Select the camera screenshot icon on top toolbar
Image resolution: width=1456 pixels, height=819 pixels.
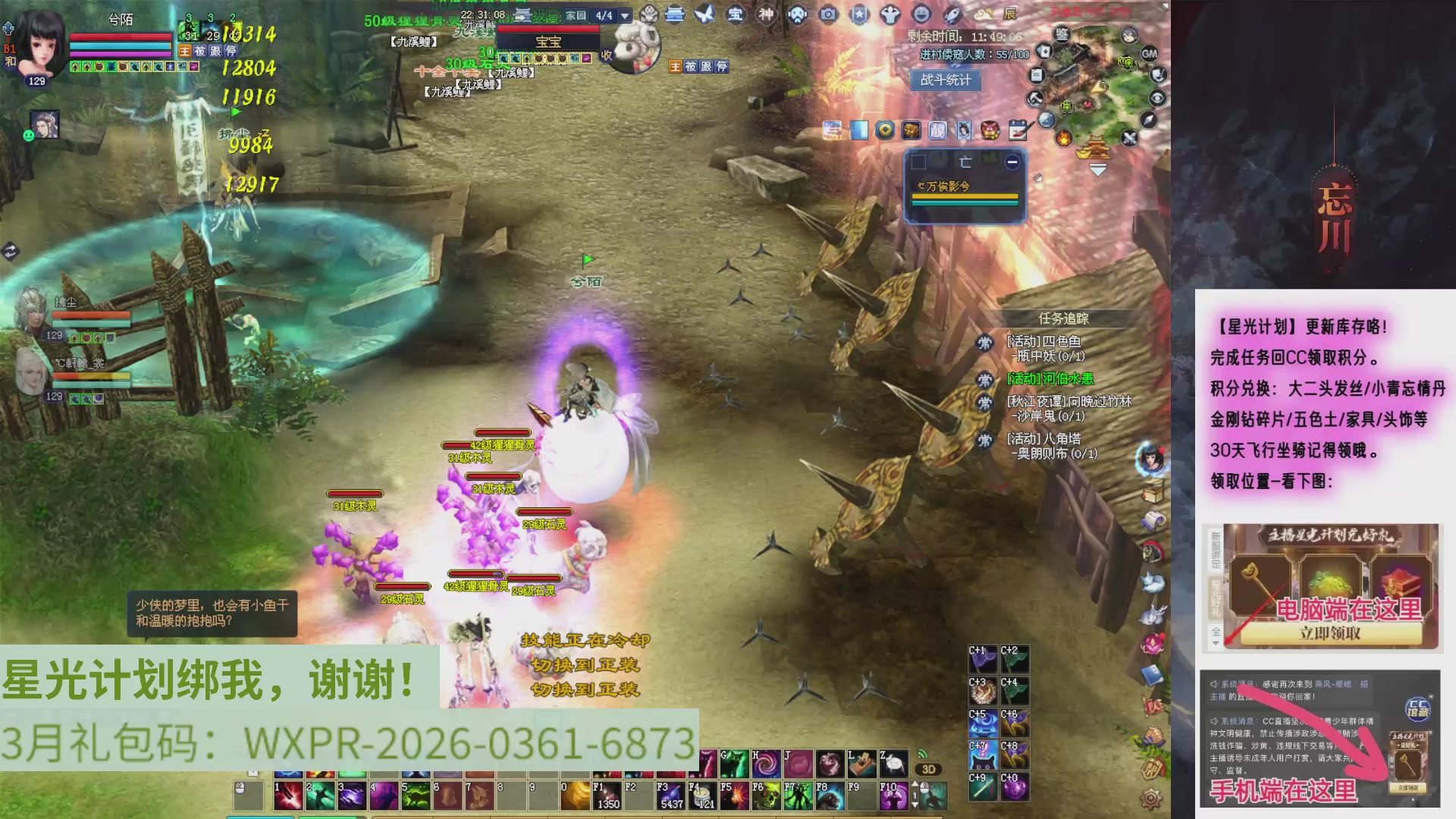[x=828, y=14]
